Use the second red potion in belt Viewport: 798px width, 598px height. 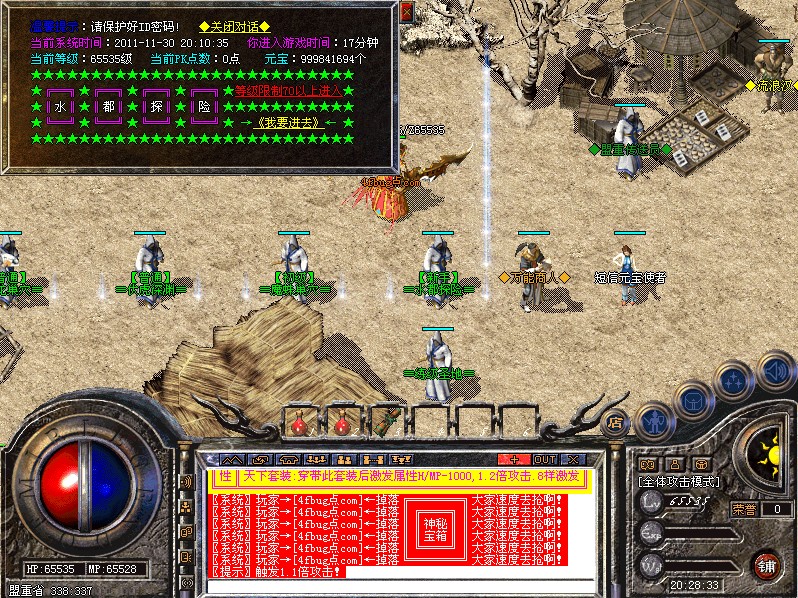(x=342, y=424)
